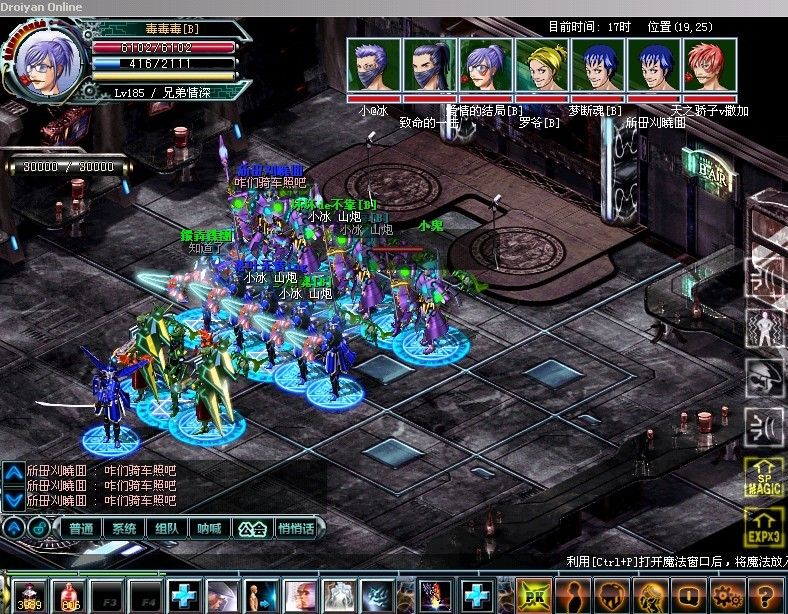Screen dimensions: 788x614
Task: Switch to the 系统 chat channel
Action: coord(124,528)
